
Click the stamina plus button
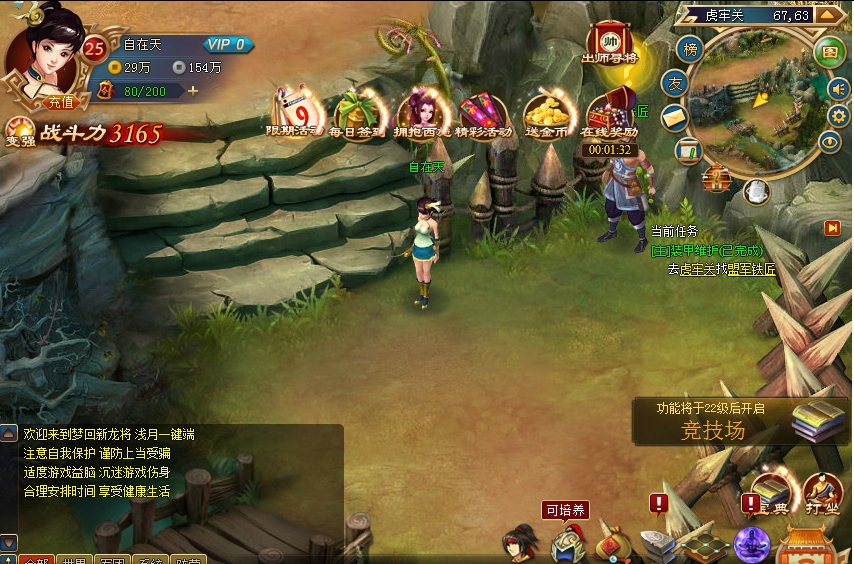[x=193, y=91]
